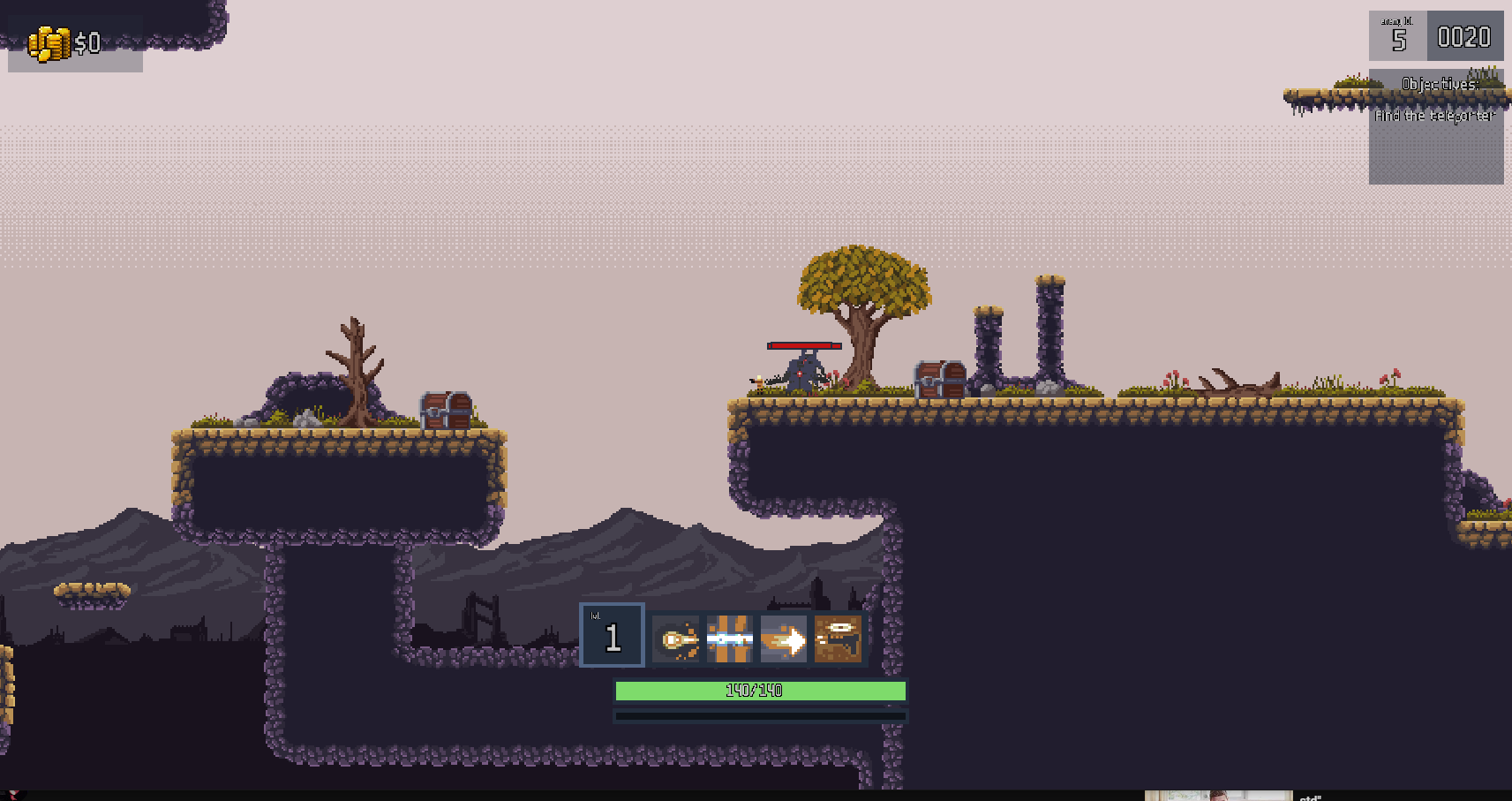1512x801 pixels.
Task: Click the empty experience bar under health
Action: click(760, 715)
